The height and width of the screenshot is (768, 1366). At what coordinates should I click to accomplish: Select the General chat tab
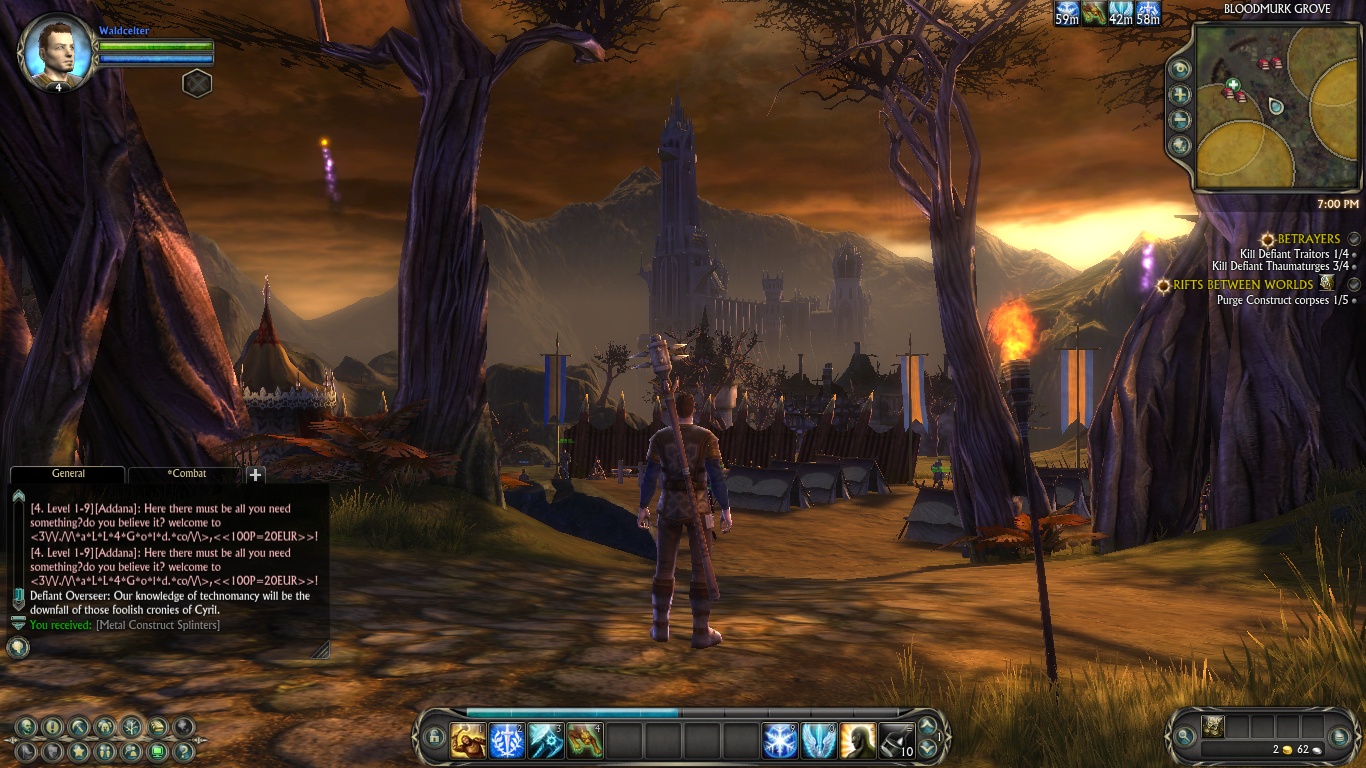[68, 474]
